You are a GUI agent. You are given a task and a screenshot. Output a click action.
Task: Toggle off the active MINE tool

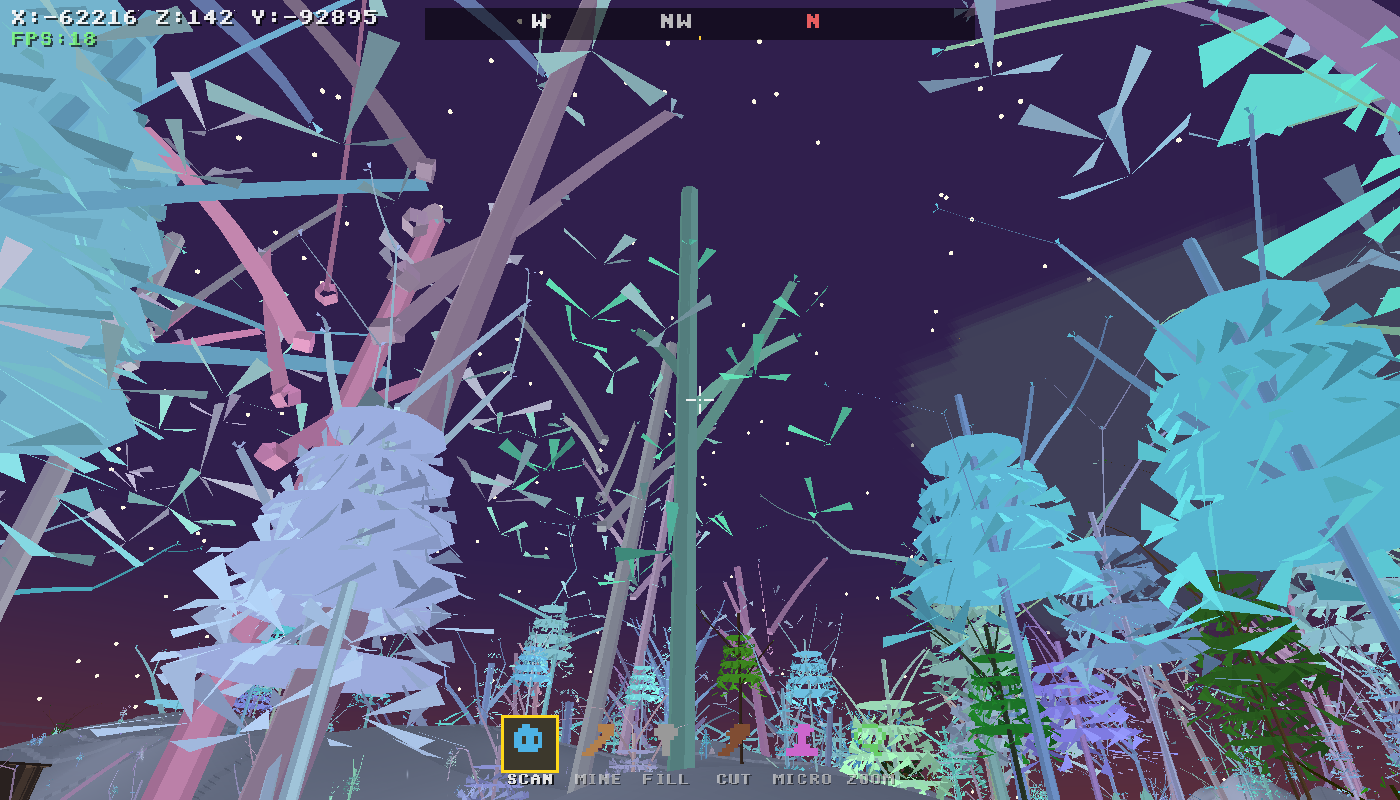tap(599, 740)
